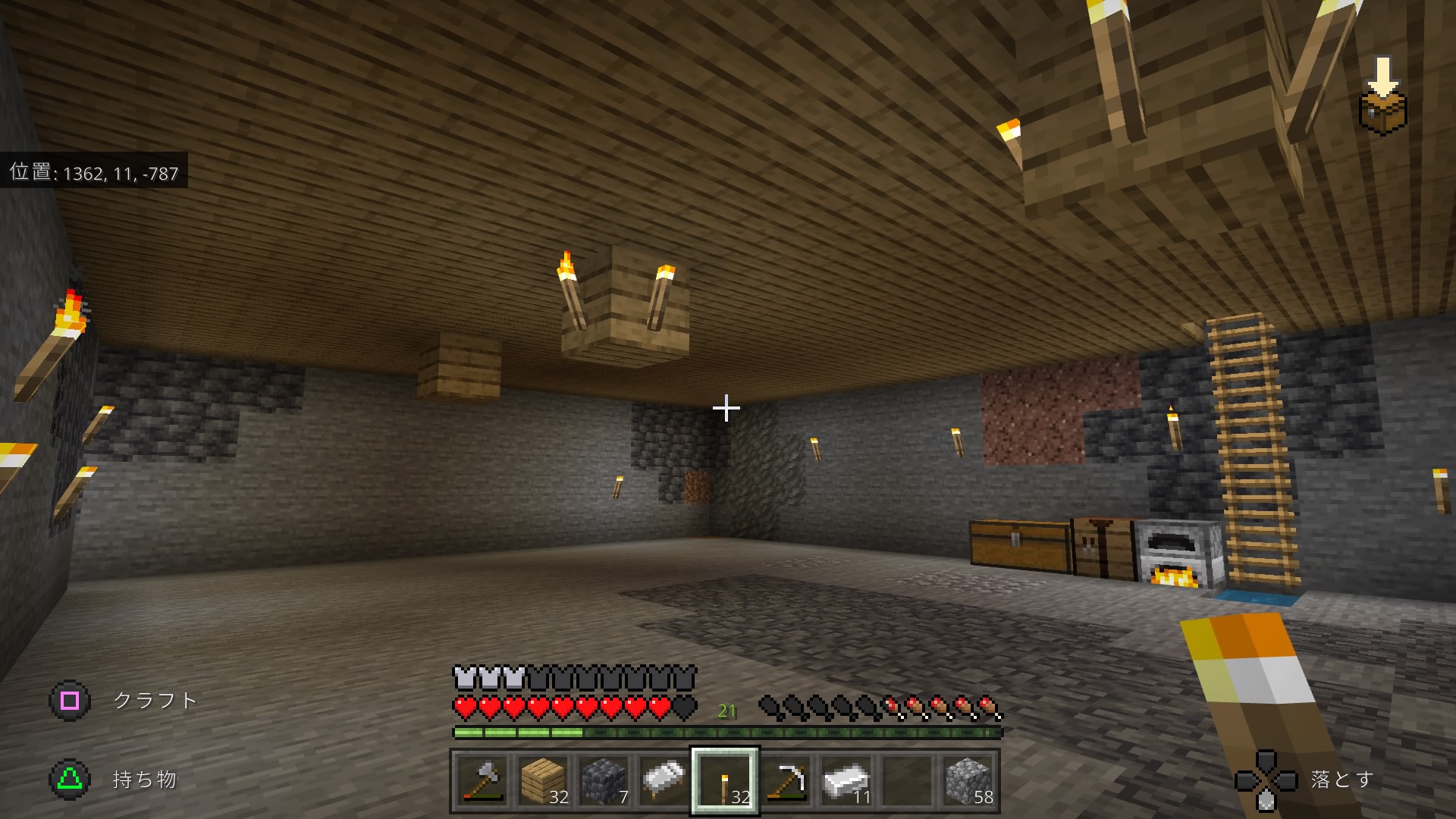
Task: Select the empty hotbar slot
Action: (907, 781)
